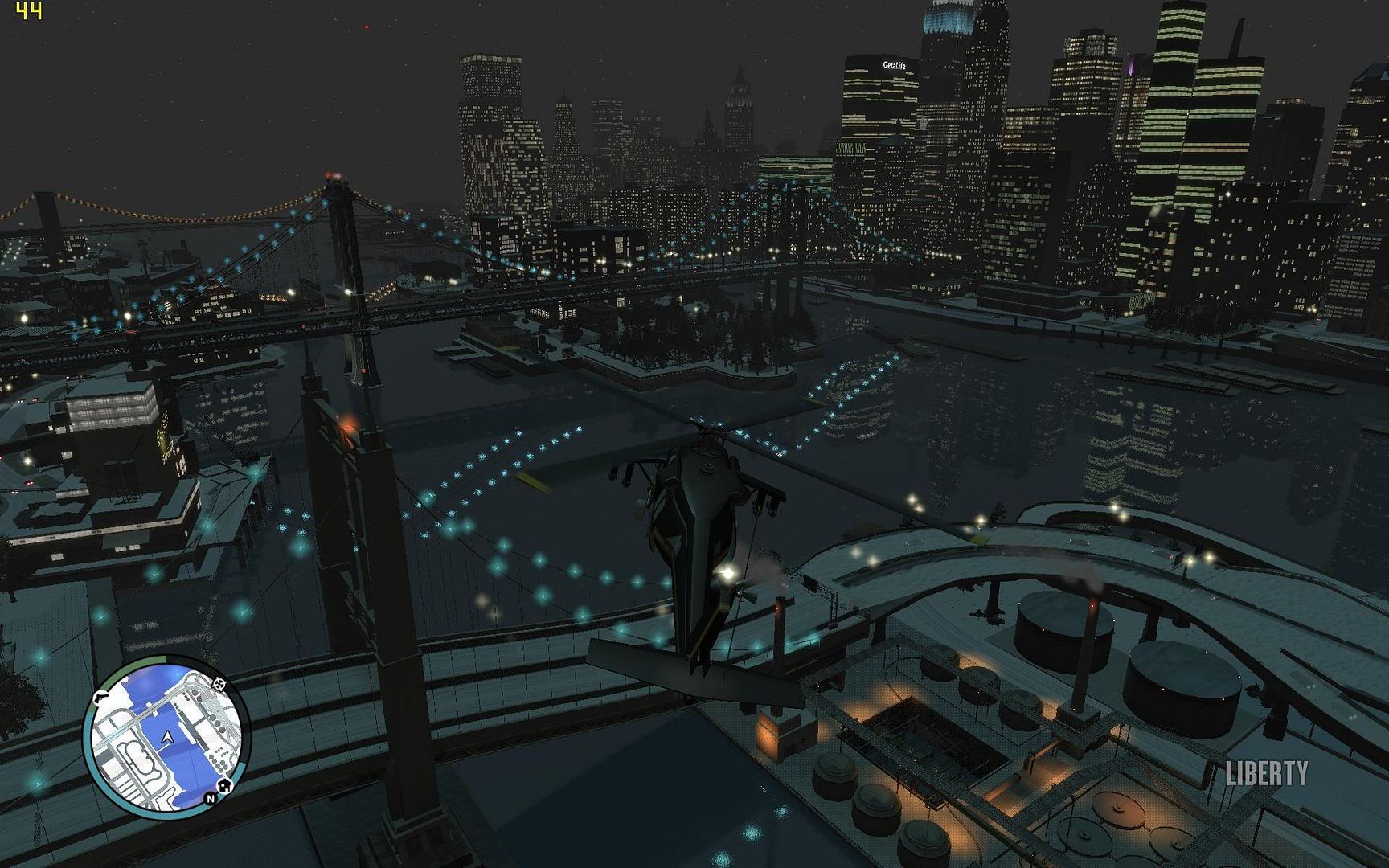Click the player arrow on the minimap
The width and height of the screenshot is (1389, 868).
[x=167, y=737]
